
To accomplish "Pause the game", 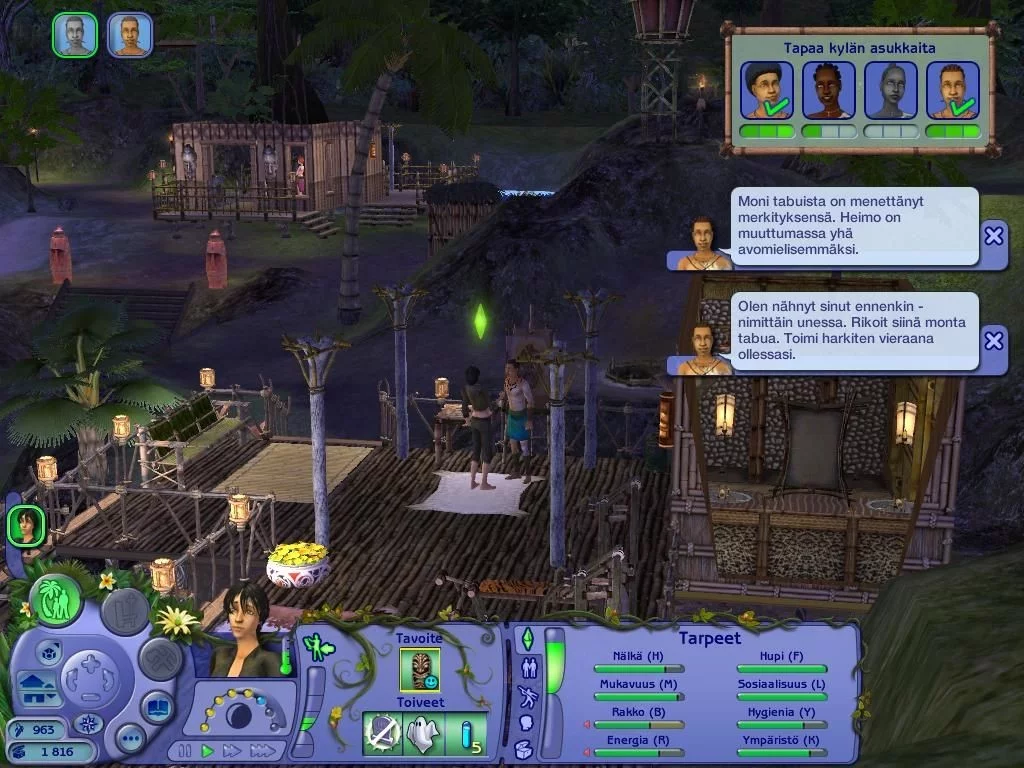I will [185, 750].
